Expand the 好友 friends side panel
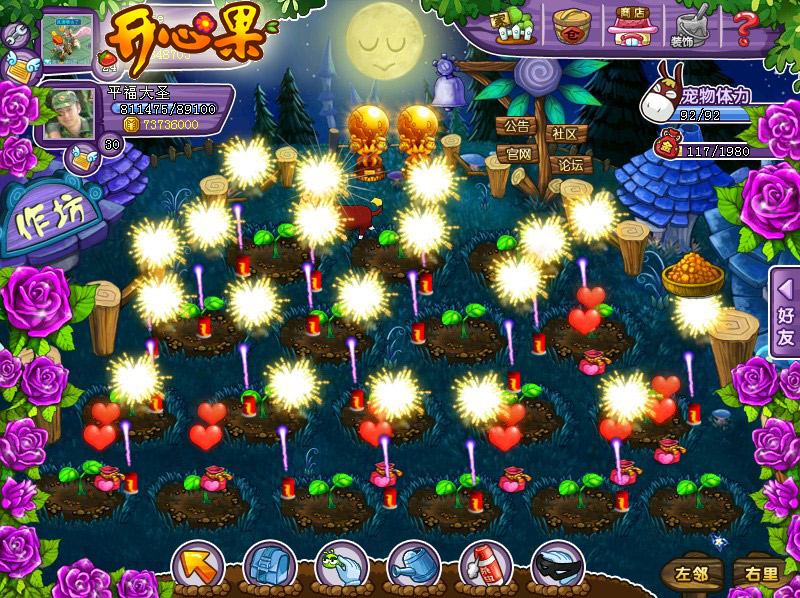 [x=784, y=312]
